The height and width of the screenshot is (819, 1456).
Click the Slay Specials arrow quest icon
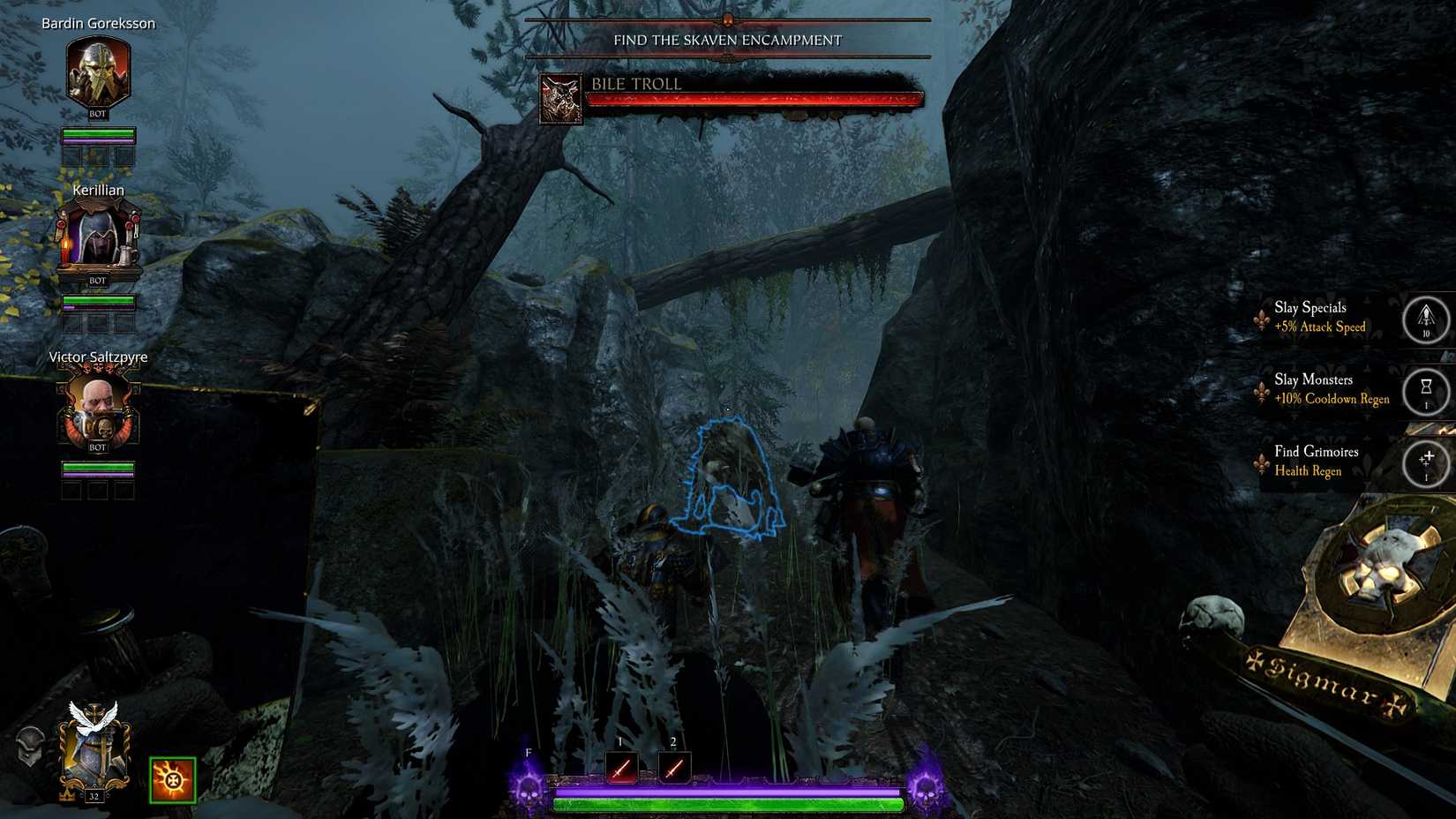coord(1427,320)
